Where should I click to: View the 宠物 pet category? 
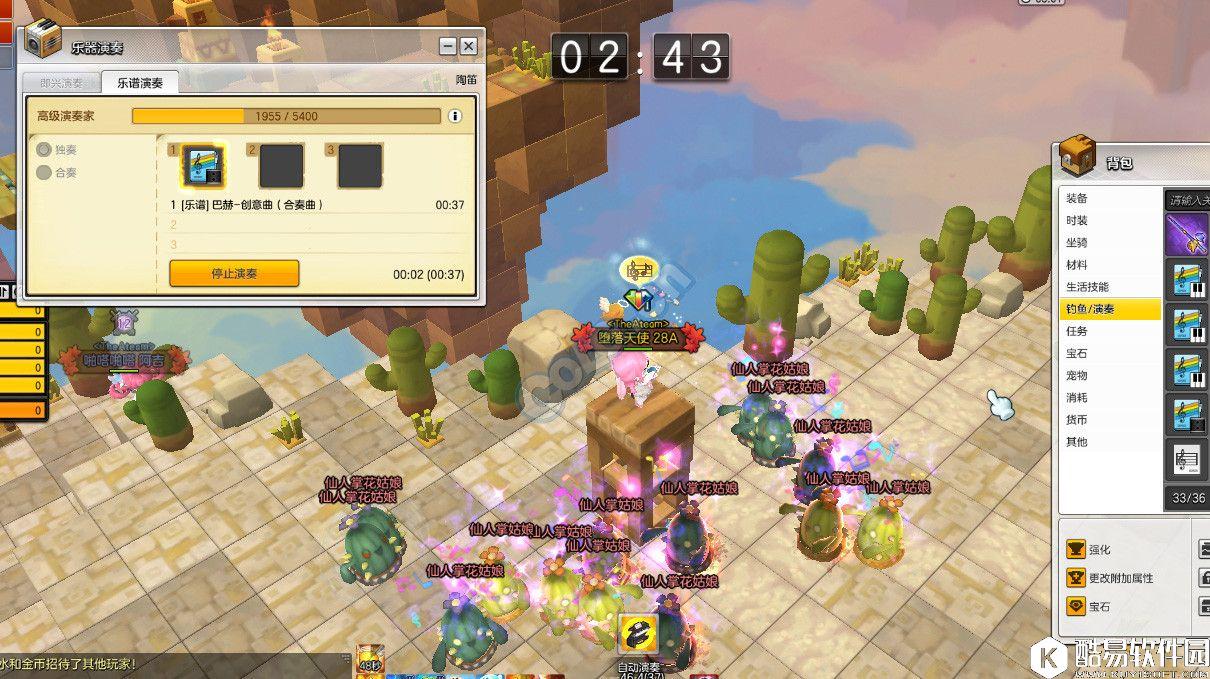(1077, 375)
